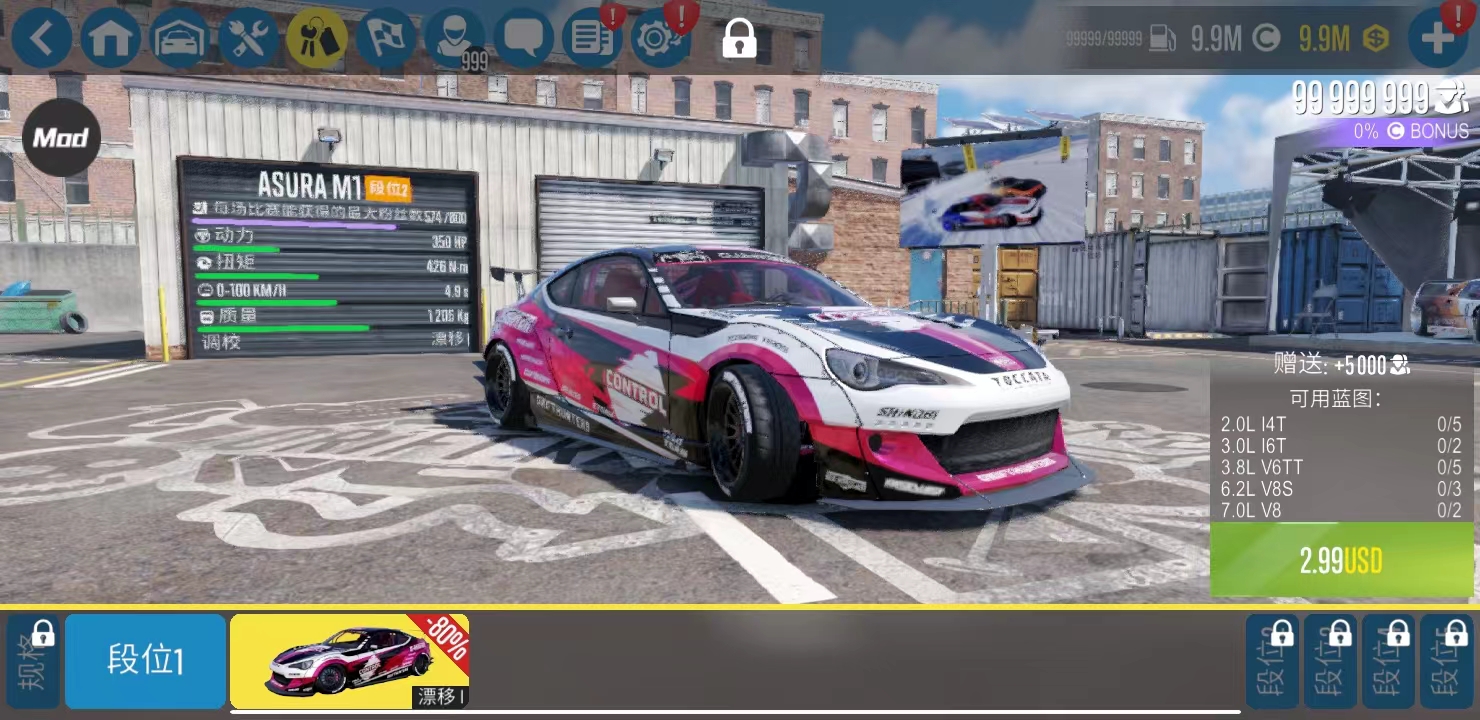This screenshot has height=720, width=1480.
Task: Open the chat bubble icon
Action: (x=523, y=37)
